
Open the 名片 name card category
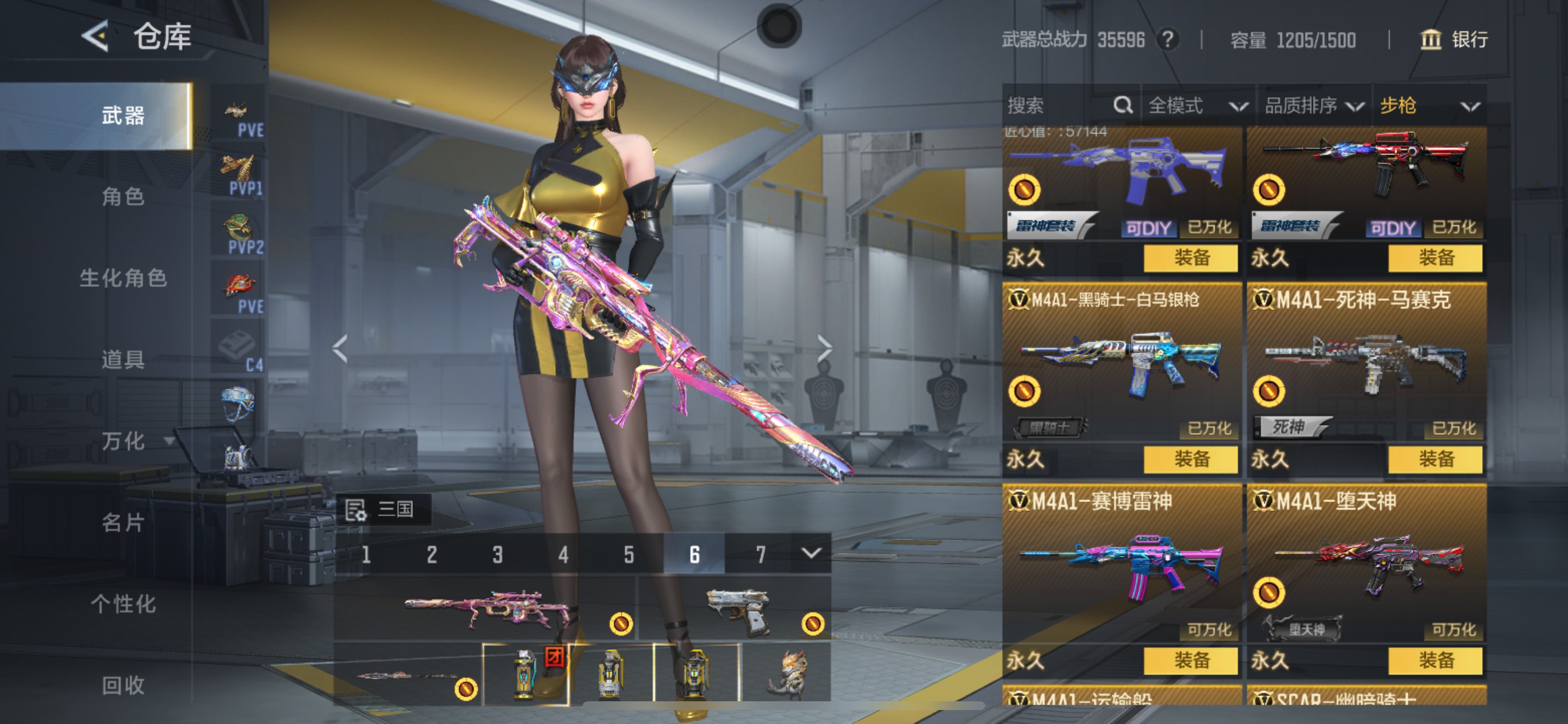click(x=123, y=522)
